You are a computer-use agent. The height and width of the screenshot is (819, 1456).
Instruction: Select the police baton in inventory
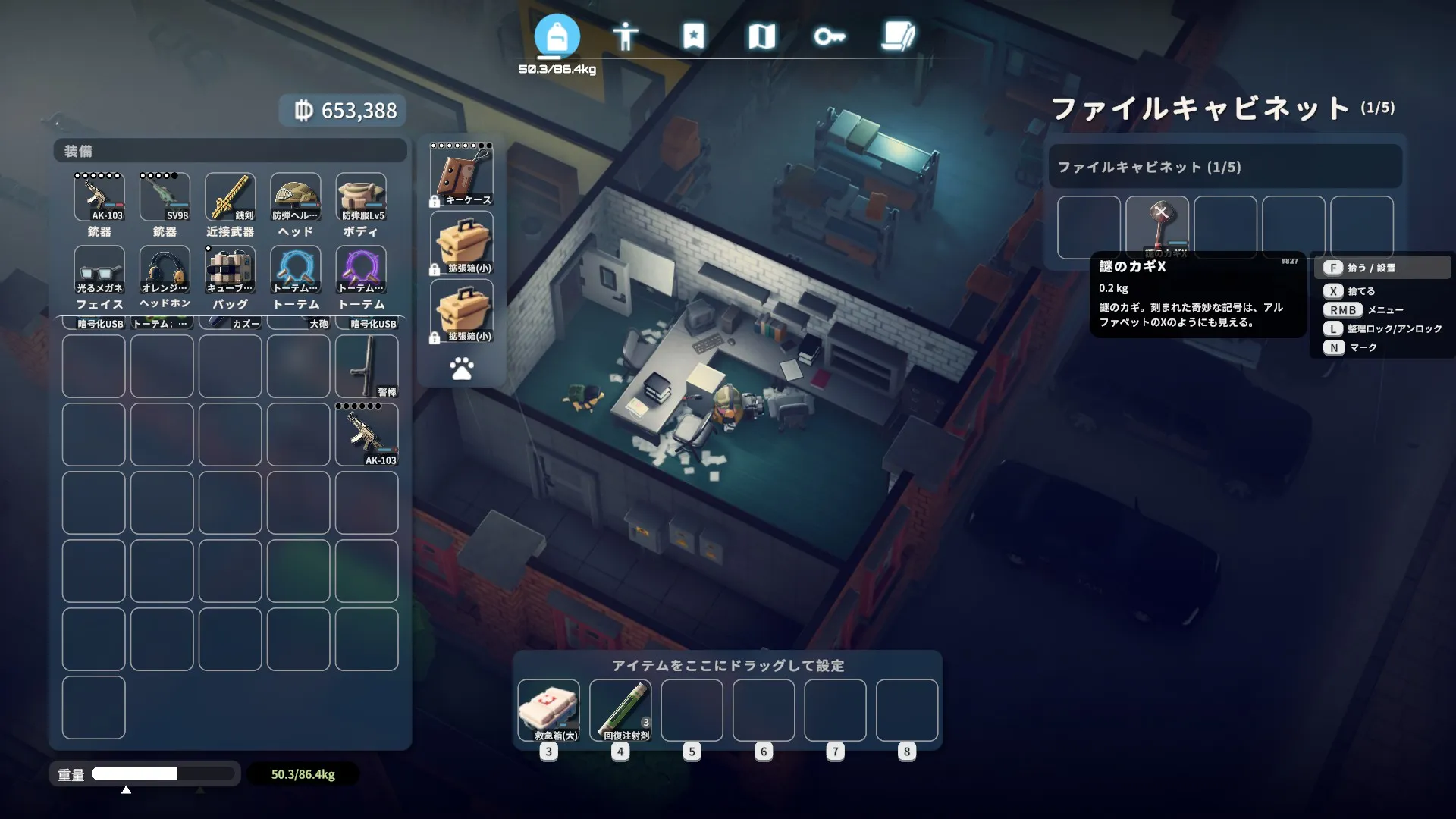367,366
